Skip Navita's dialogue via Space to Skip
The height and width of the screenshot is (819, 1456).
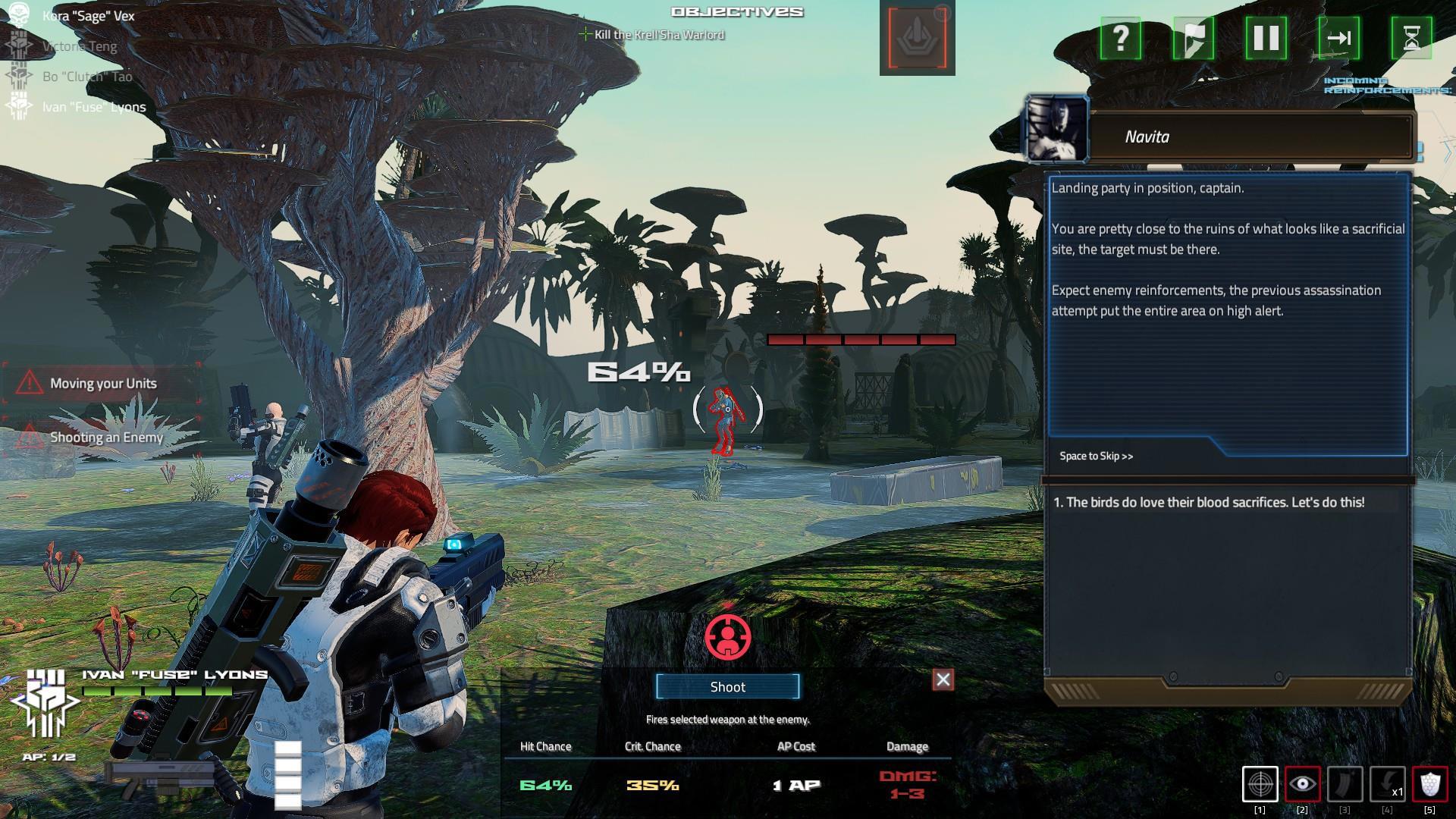[x=1096, y=456]
